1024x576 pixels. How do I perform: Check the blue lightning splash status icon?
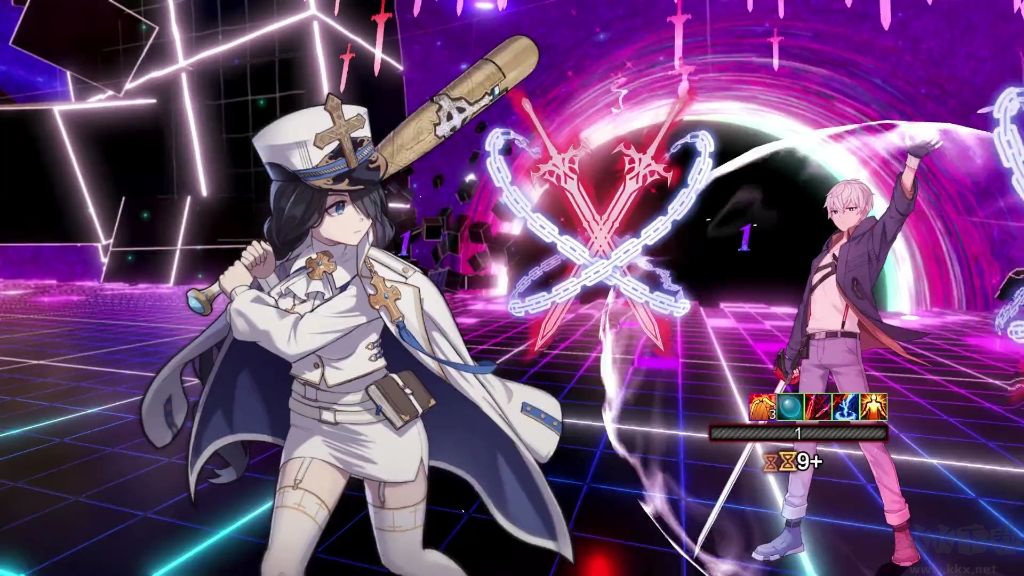pyautogui.click(x=846, y=407)
